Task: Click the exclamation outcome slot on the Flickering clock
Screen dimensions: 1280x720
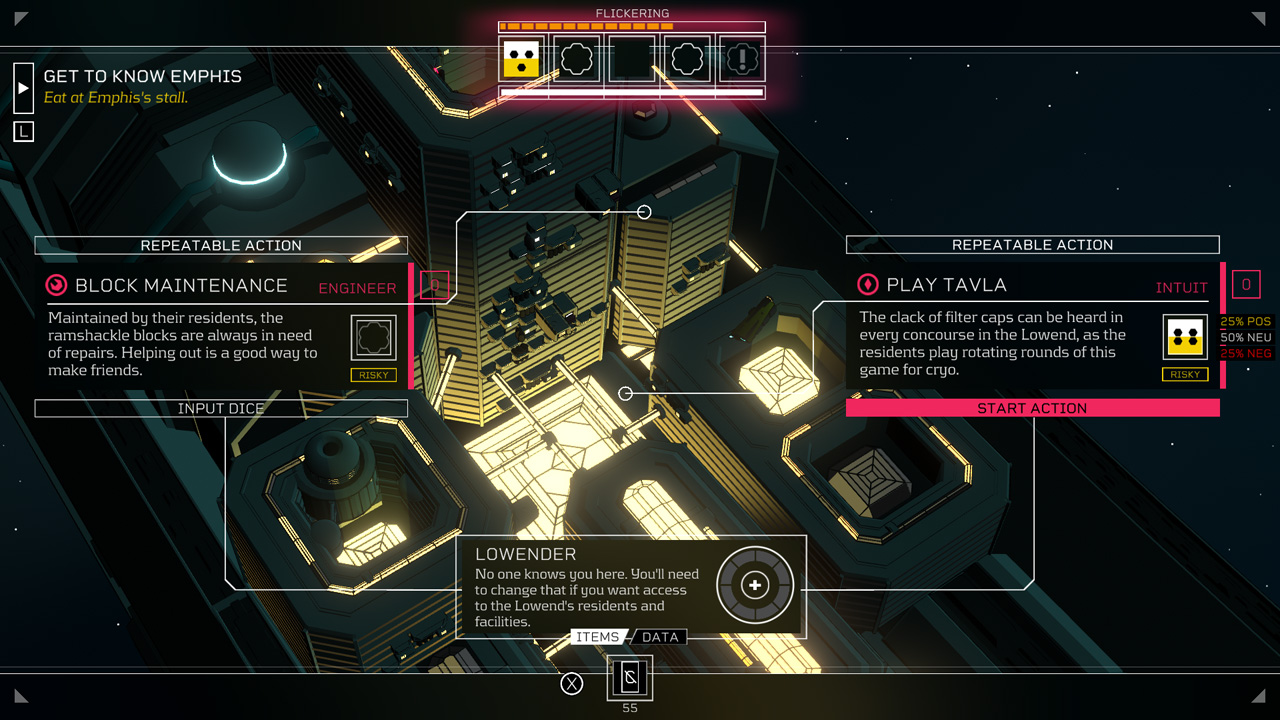Action: coord(740,59)
